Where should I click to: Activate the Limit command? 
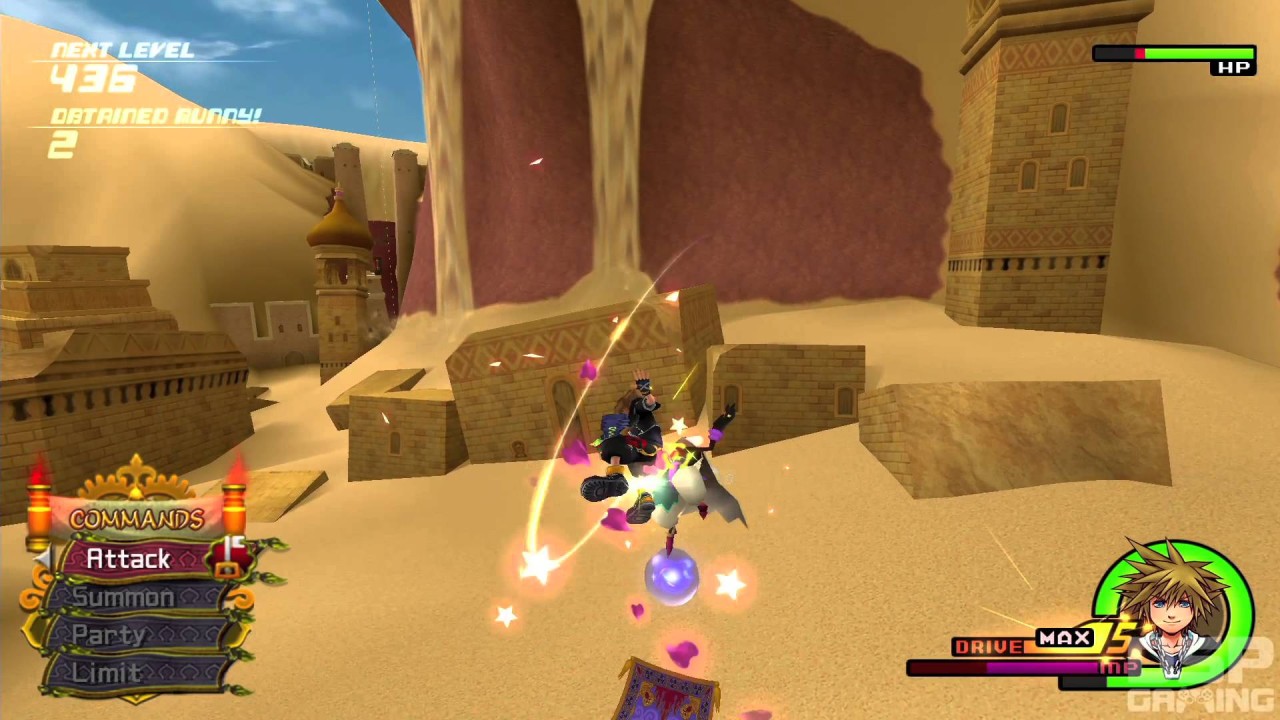(106, 673)
